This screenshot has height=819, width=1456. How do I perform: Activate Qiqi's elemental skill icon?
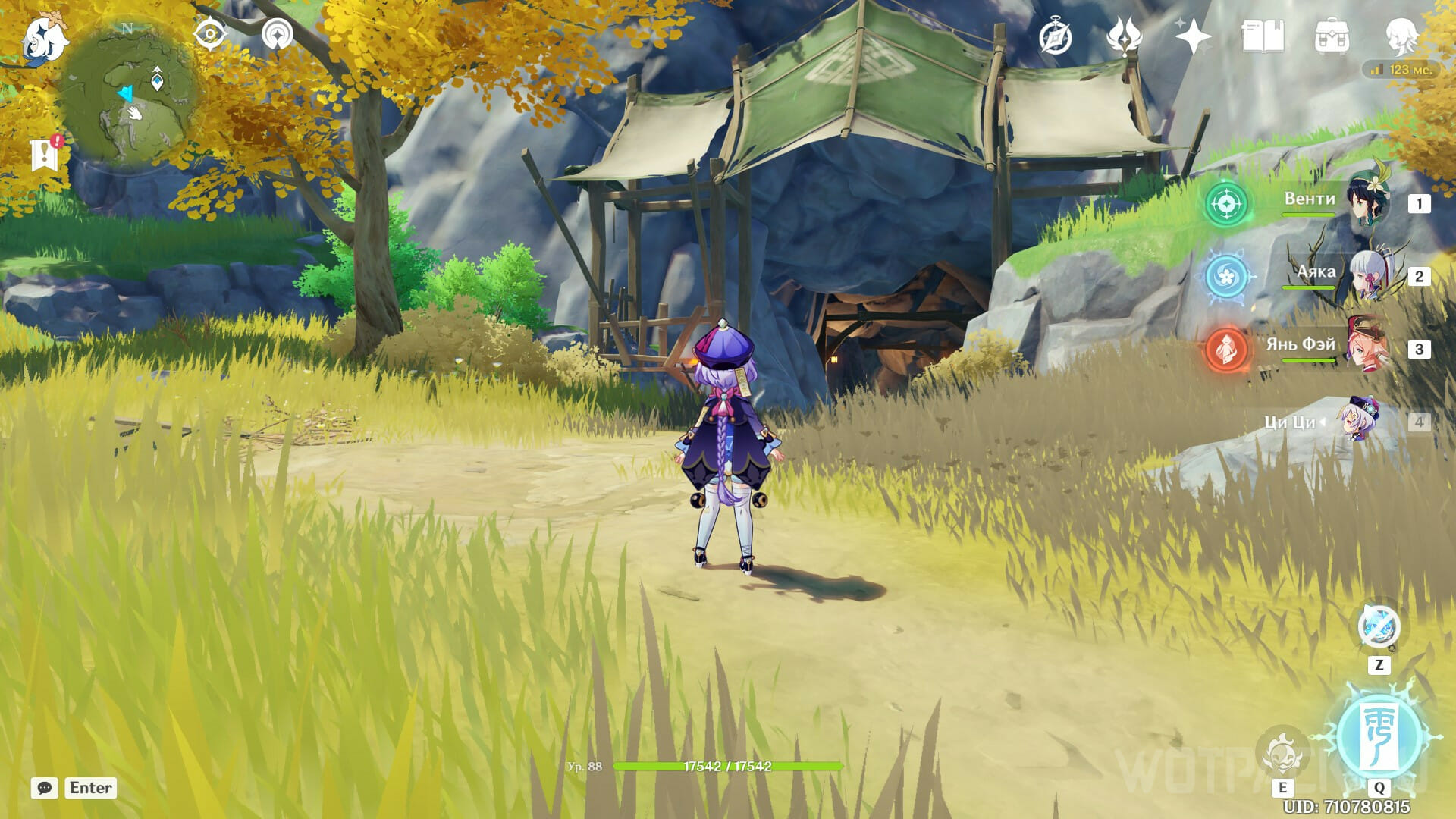click(x=1282, y=753)
